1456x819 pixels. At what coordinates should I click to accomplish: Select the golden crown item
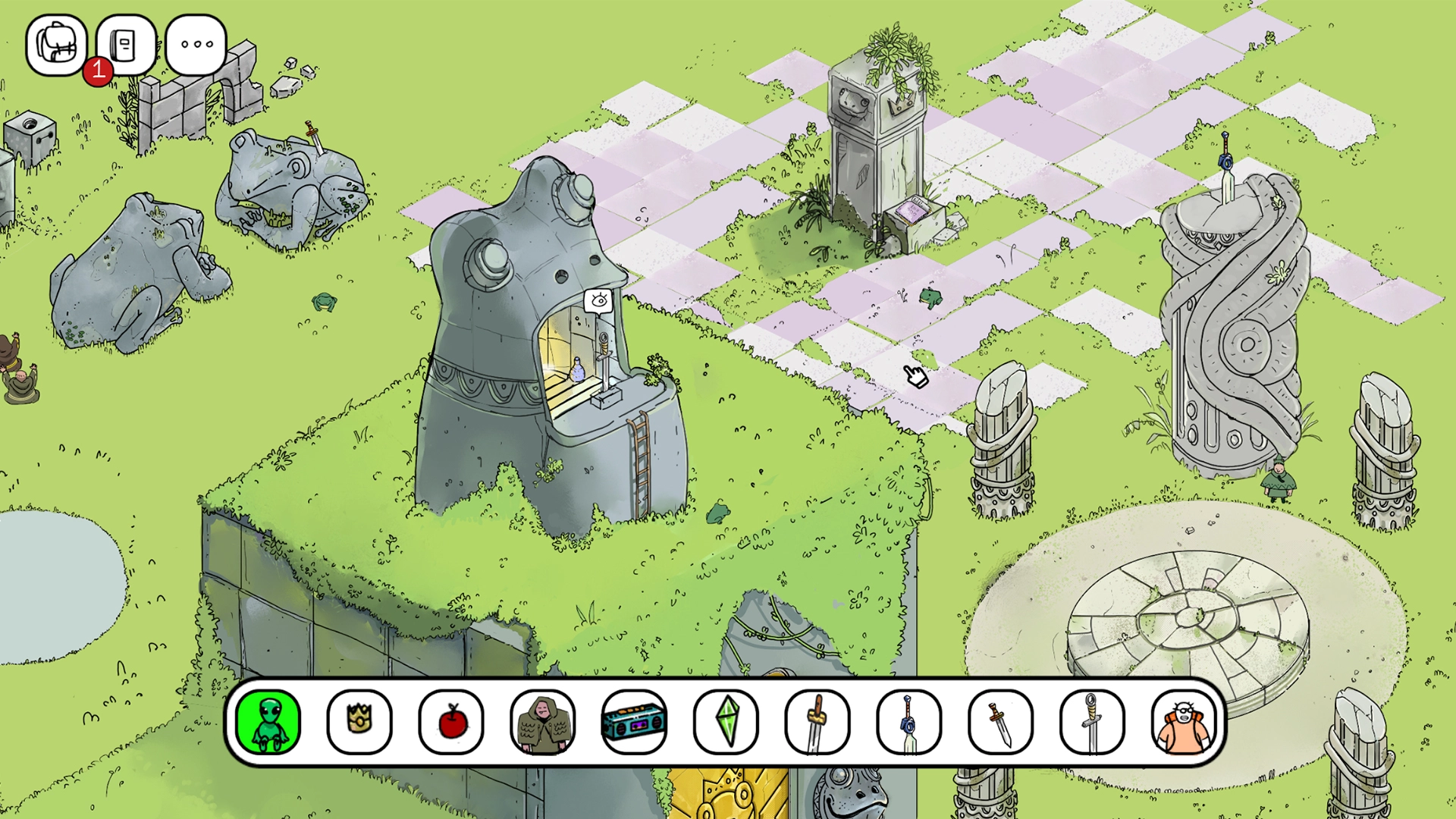click(359, 721)
